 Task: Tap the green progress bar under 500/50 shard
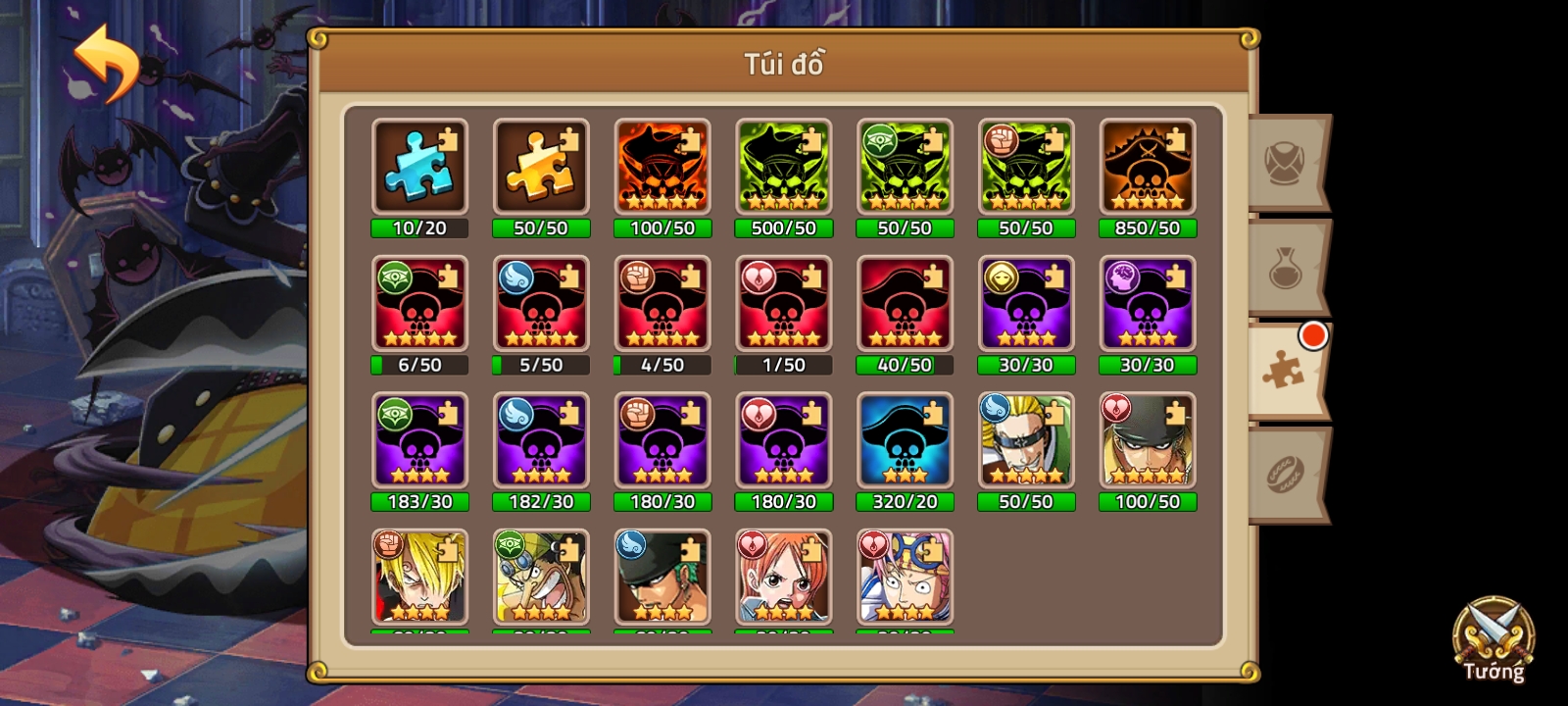point(783,228)
